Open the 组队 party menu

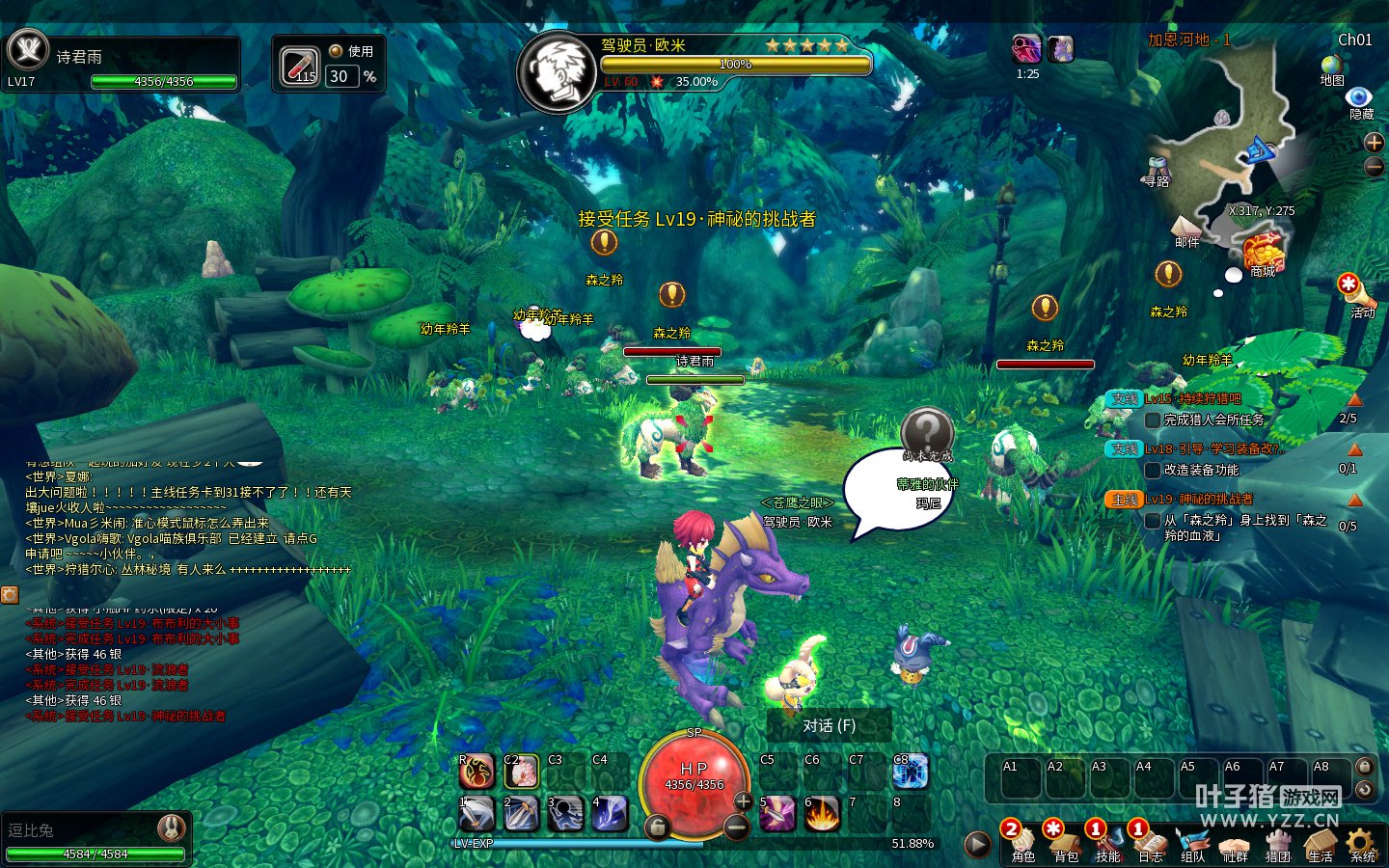1192,842
